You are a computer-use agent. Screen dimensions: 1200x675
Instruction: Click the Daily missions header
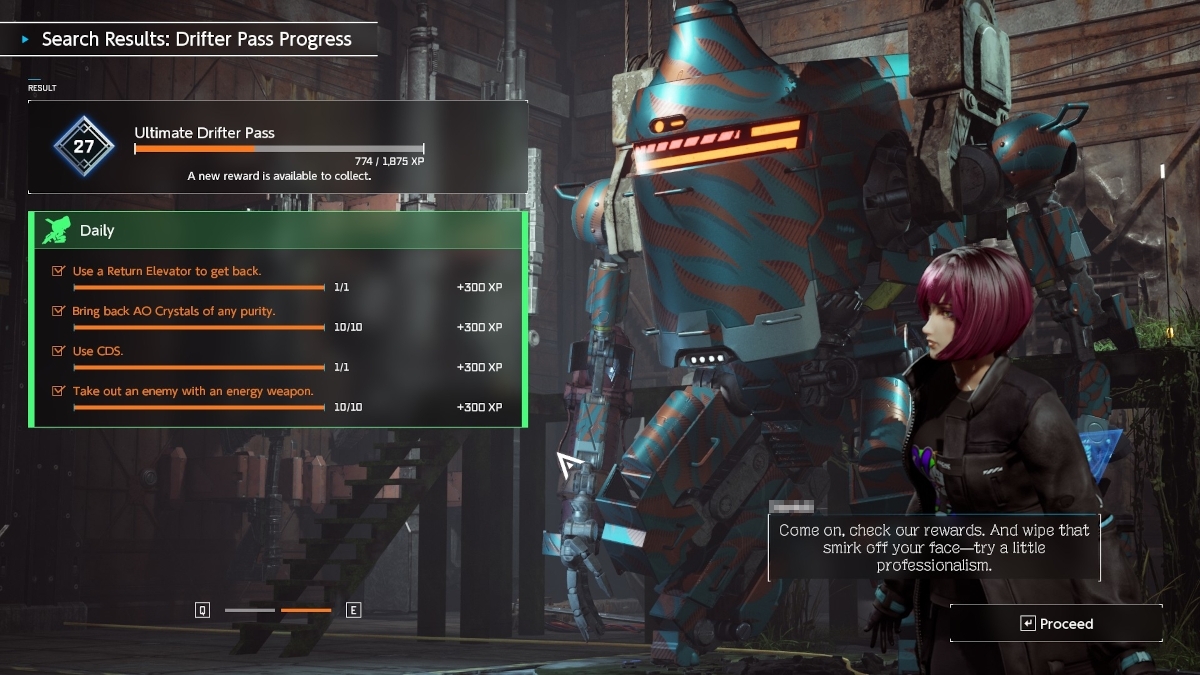(278, 230)
